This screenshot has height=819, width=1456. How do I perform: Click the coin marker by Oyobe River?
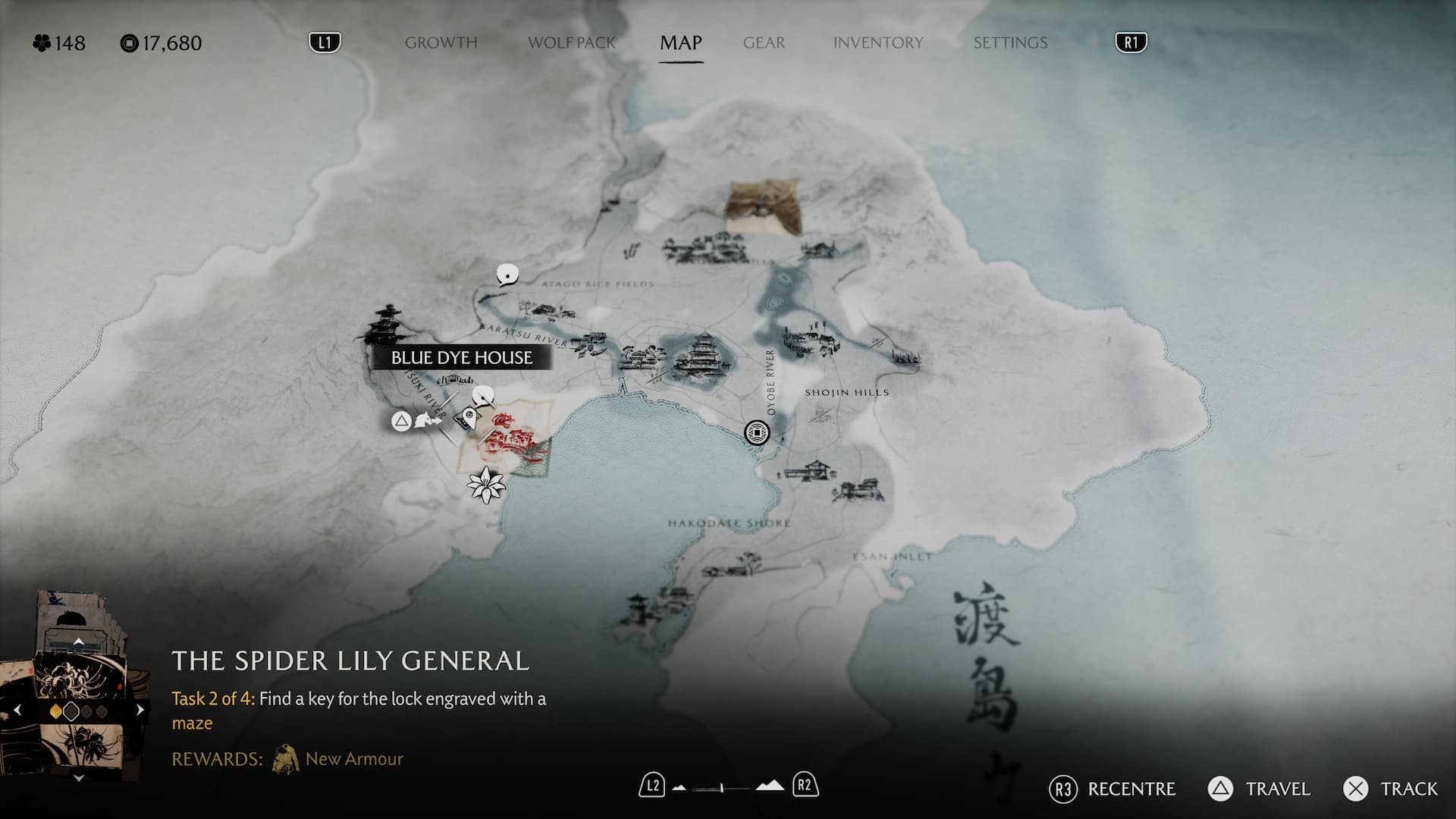(x=757, y=432)
